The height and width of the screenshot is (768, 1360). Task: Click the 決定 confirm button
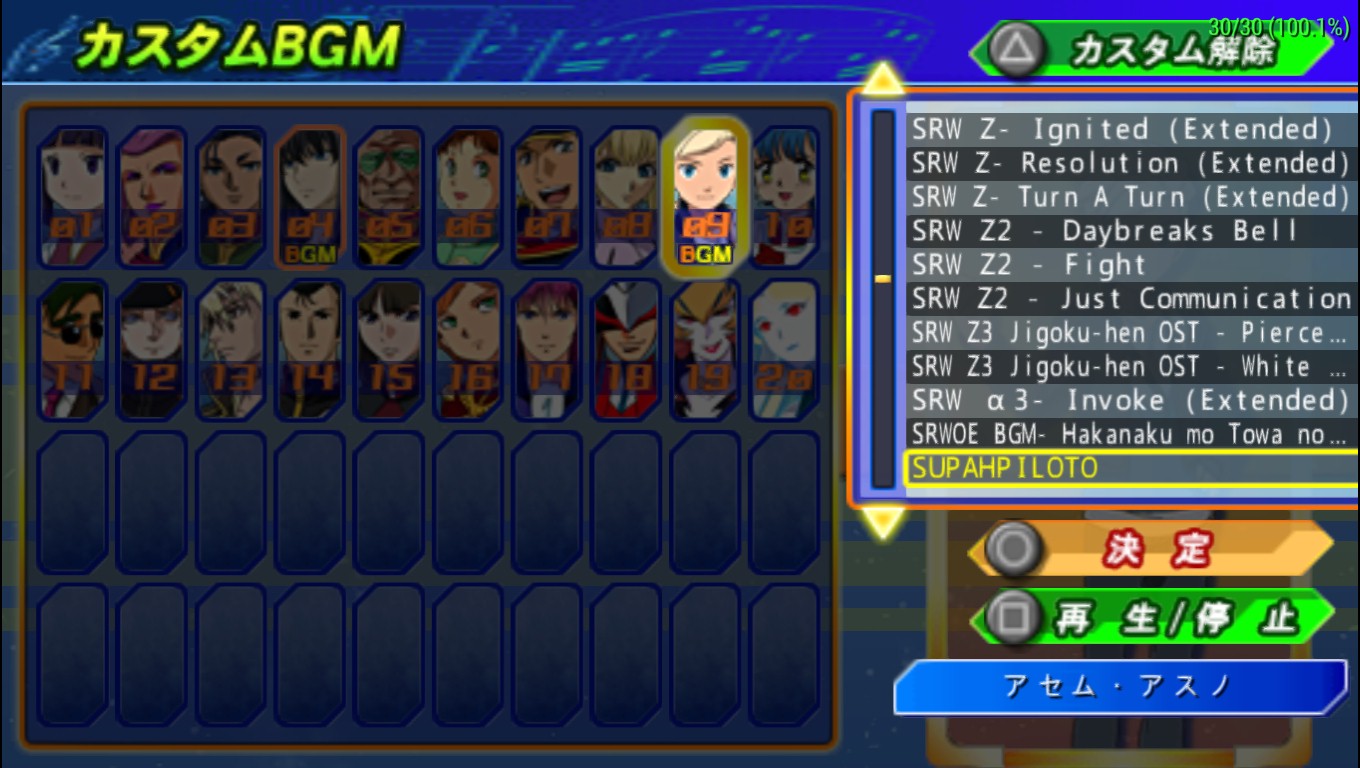1152,548
